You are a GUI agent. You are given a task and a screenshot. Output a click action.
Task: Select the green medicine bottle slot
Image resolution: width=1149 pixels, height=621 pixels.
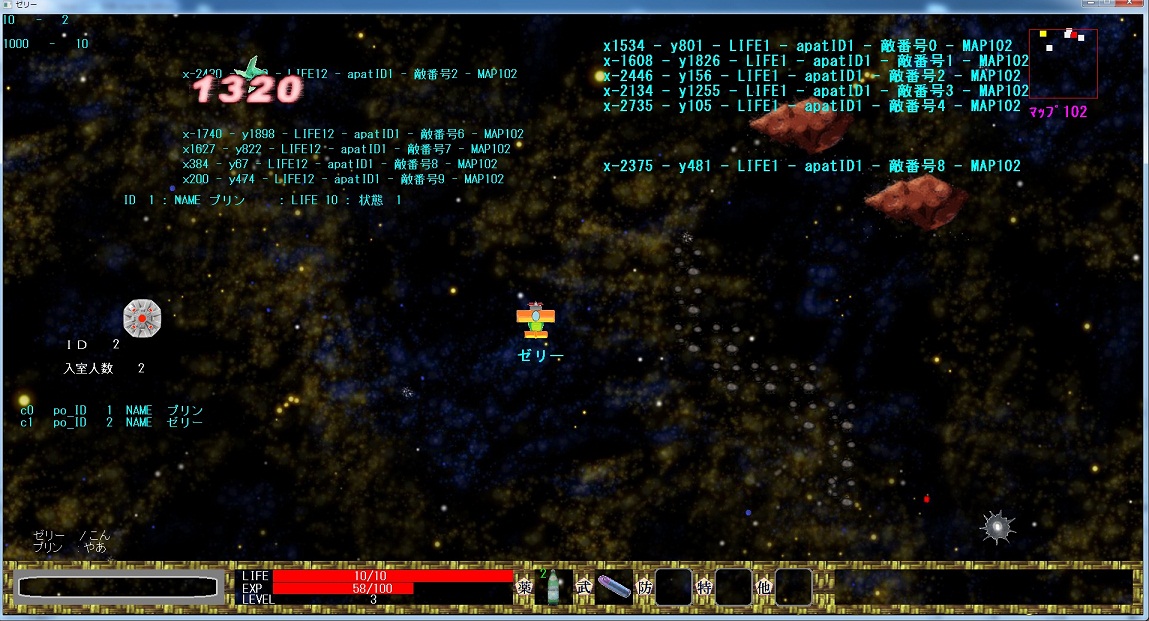553,588
